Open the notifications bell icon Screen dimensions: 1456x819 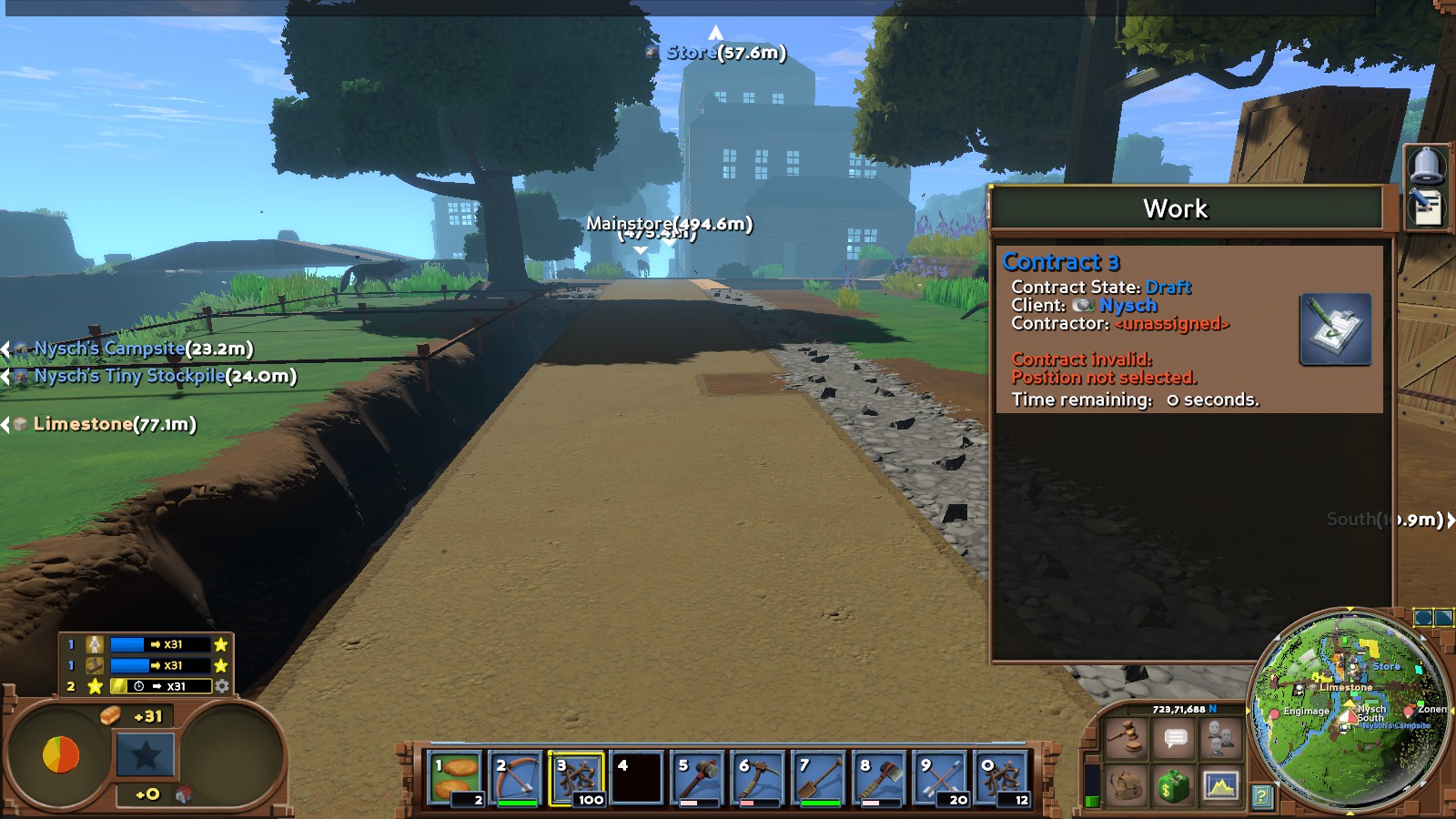(1426, 165)
